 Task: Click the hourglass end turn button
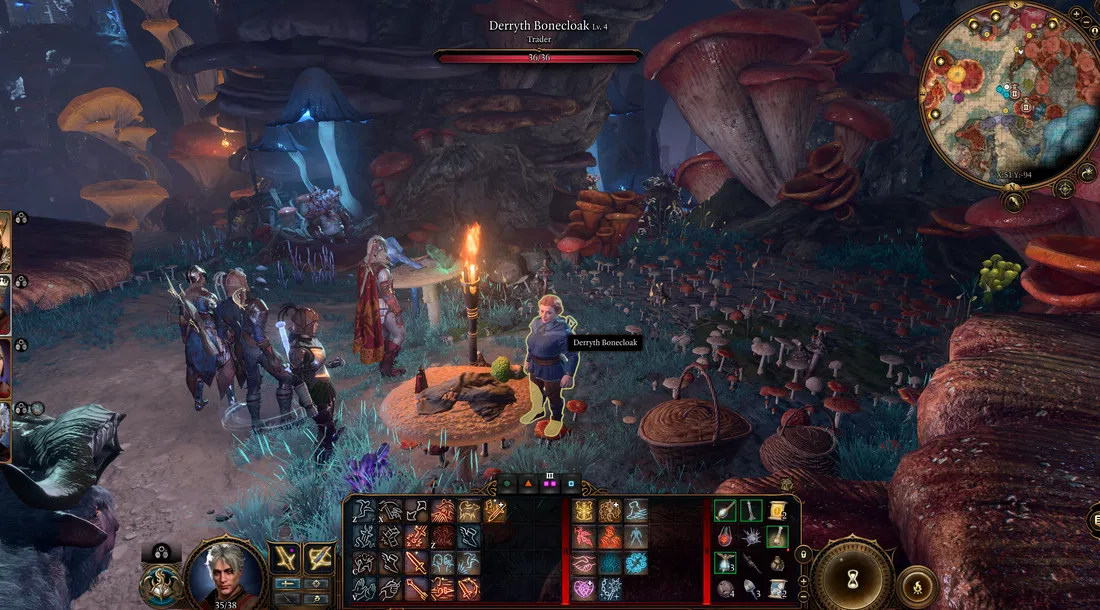852,579
